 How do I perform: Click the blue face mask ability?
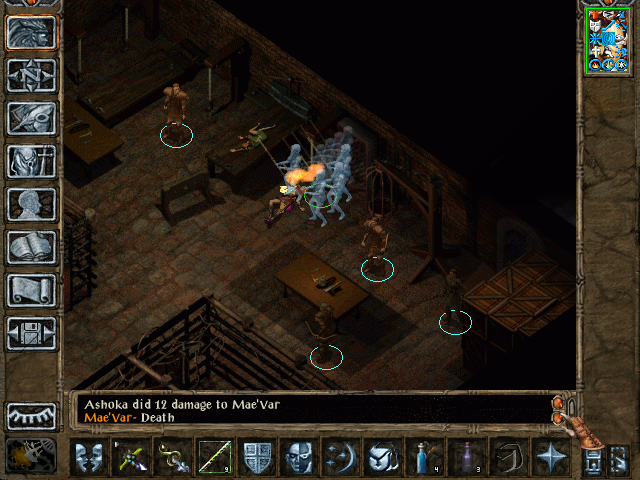(299, 458)
